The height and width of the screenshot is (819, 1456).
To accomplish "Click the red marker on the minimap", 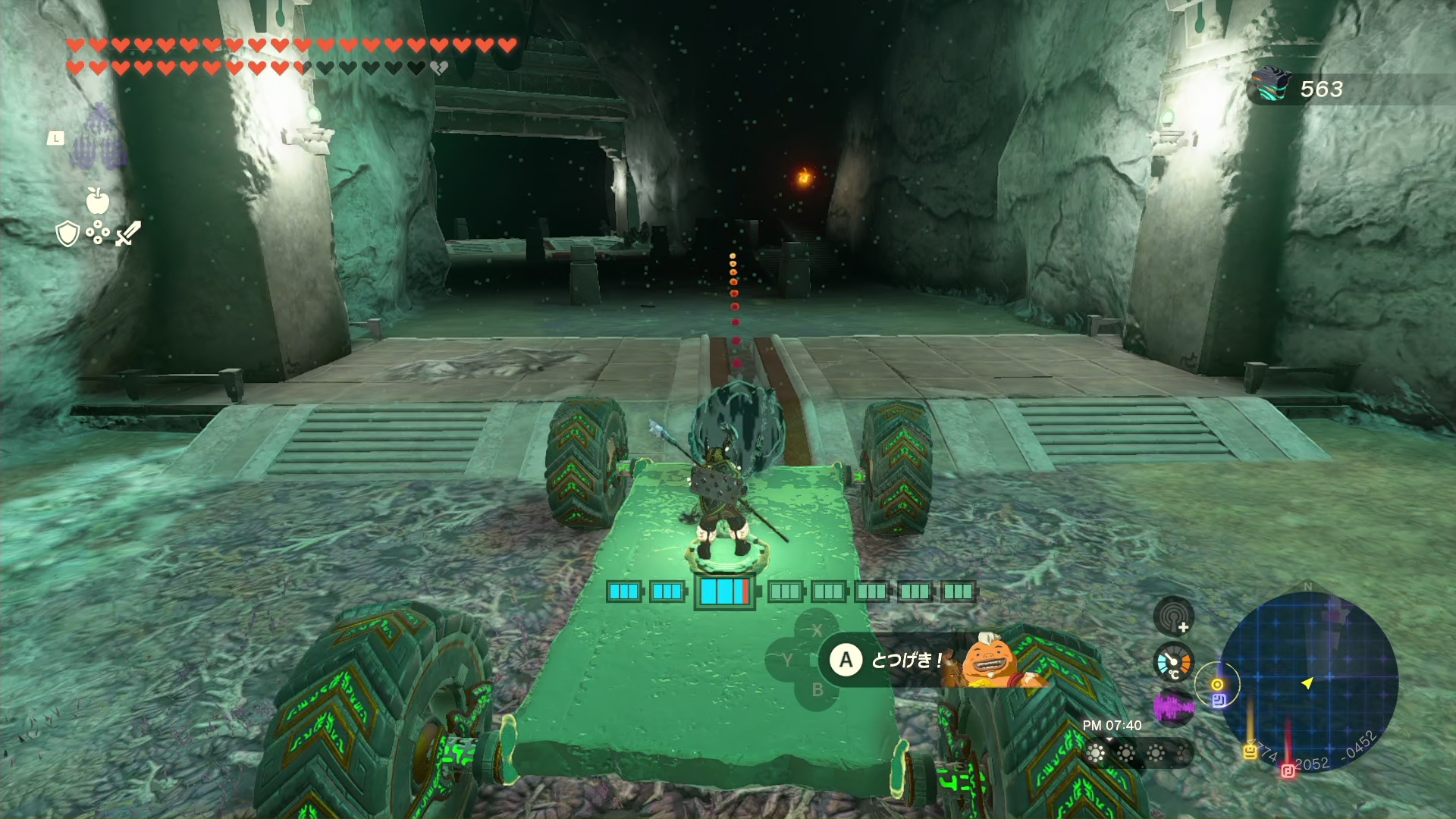I will pyautogui.click(x=1288, y=771).
